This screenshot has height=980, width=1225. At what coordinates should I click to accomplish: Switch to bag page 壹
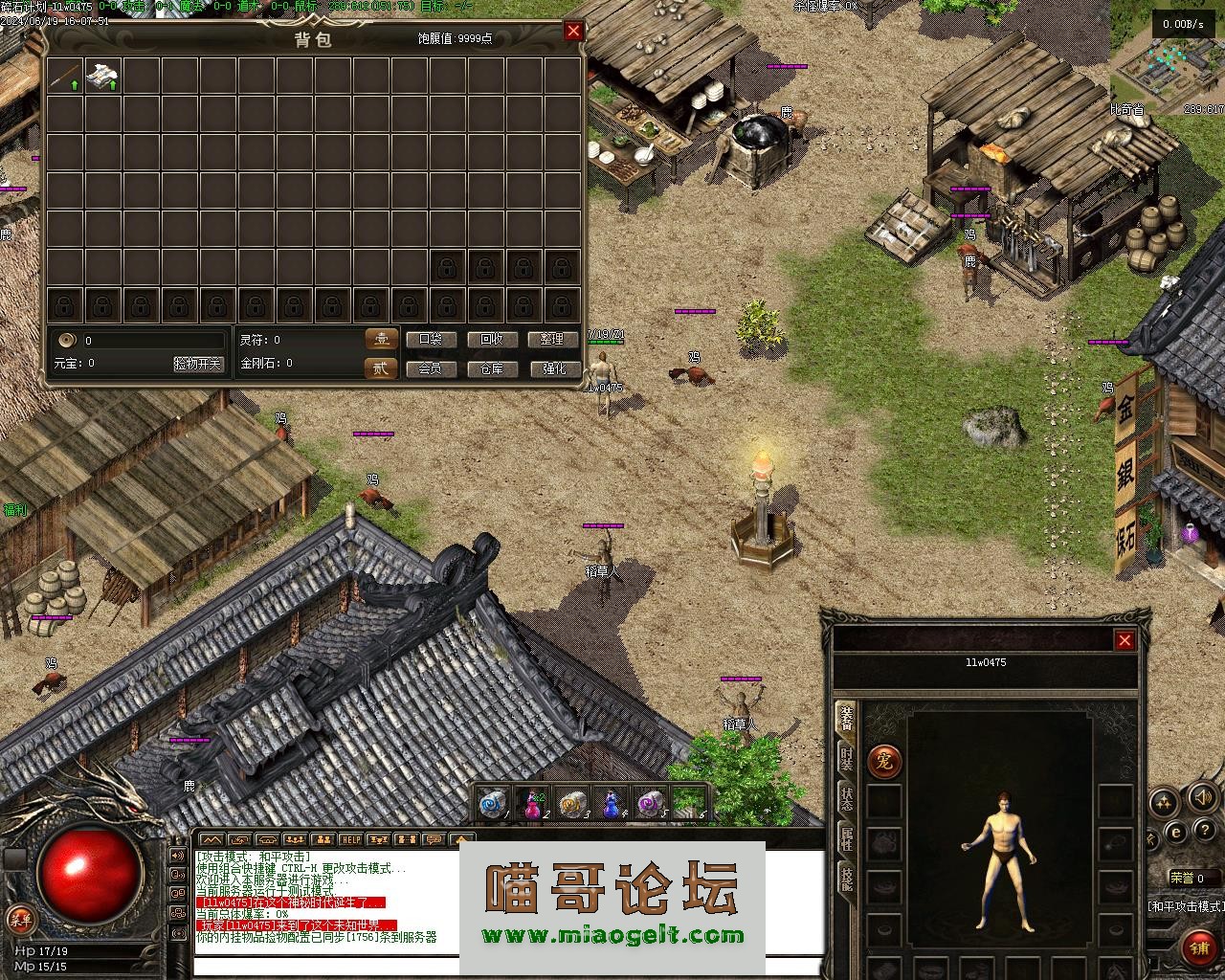coord(381,339)
